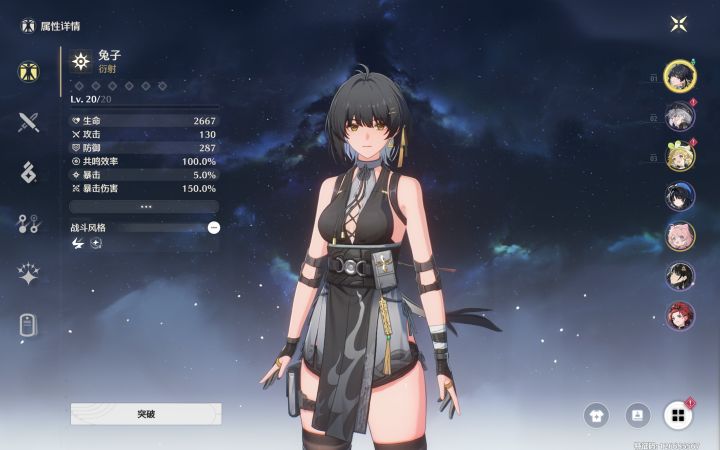Select the pink-haired character portrait

(680, 236)
